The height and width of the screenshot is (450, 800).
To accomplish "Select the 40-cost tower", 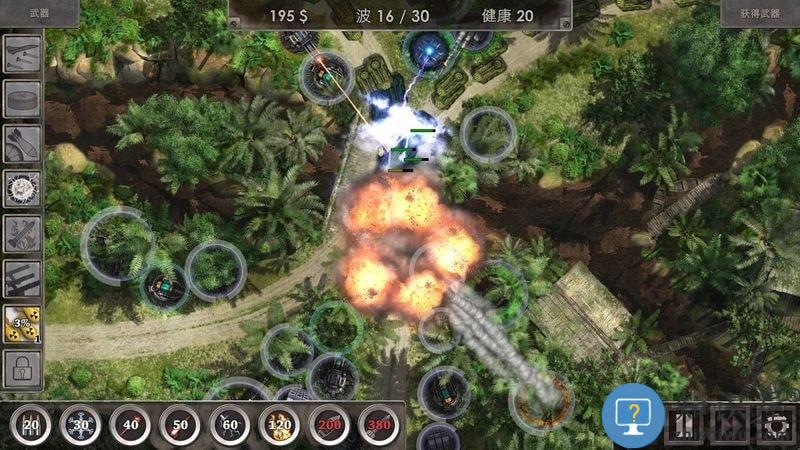I will pos(130,425).
